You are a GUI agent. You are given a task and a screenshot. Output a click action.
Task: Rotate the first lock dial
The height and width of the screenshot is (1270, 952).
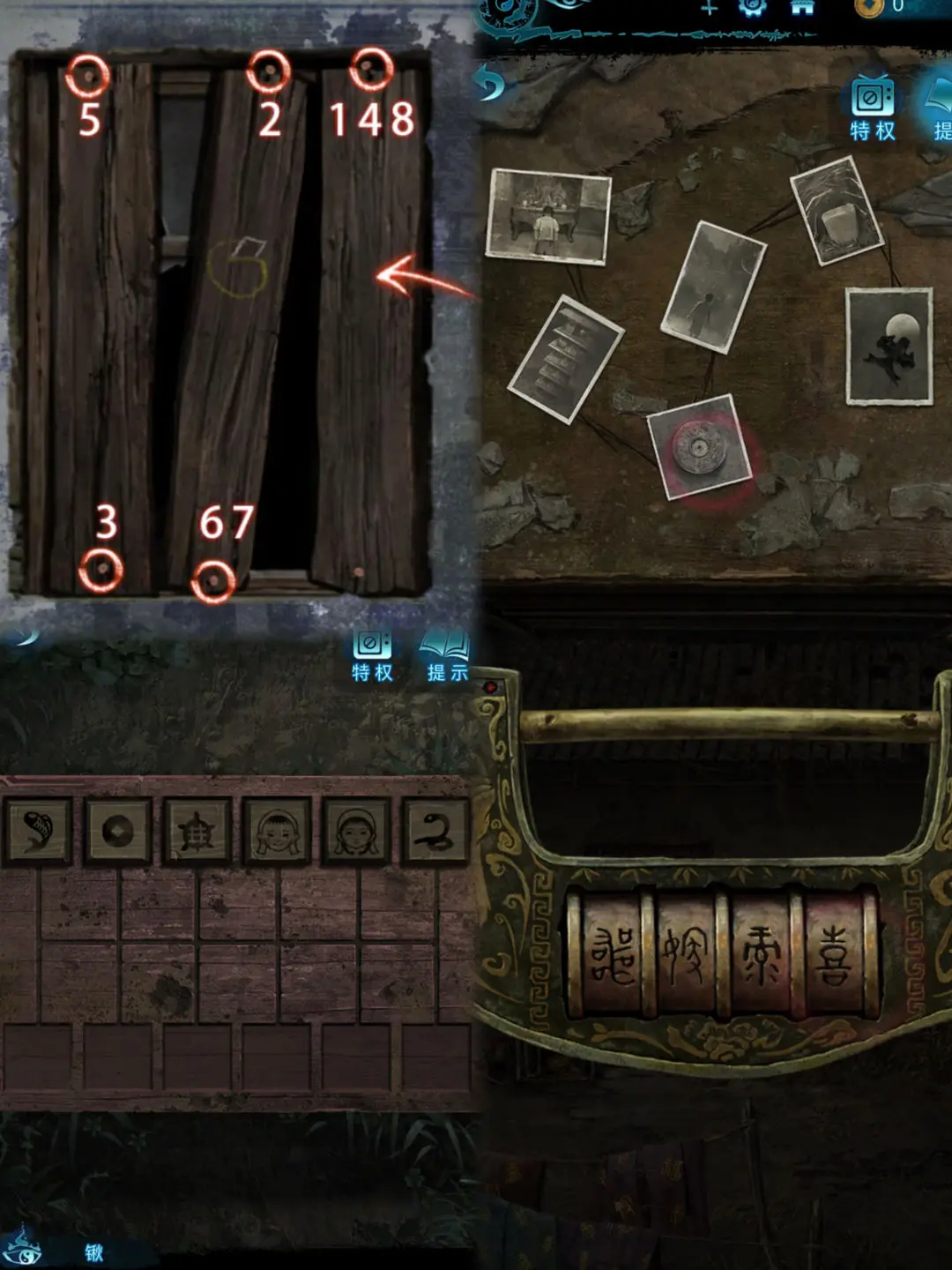[x=611, y=957]
